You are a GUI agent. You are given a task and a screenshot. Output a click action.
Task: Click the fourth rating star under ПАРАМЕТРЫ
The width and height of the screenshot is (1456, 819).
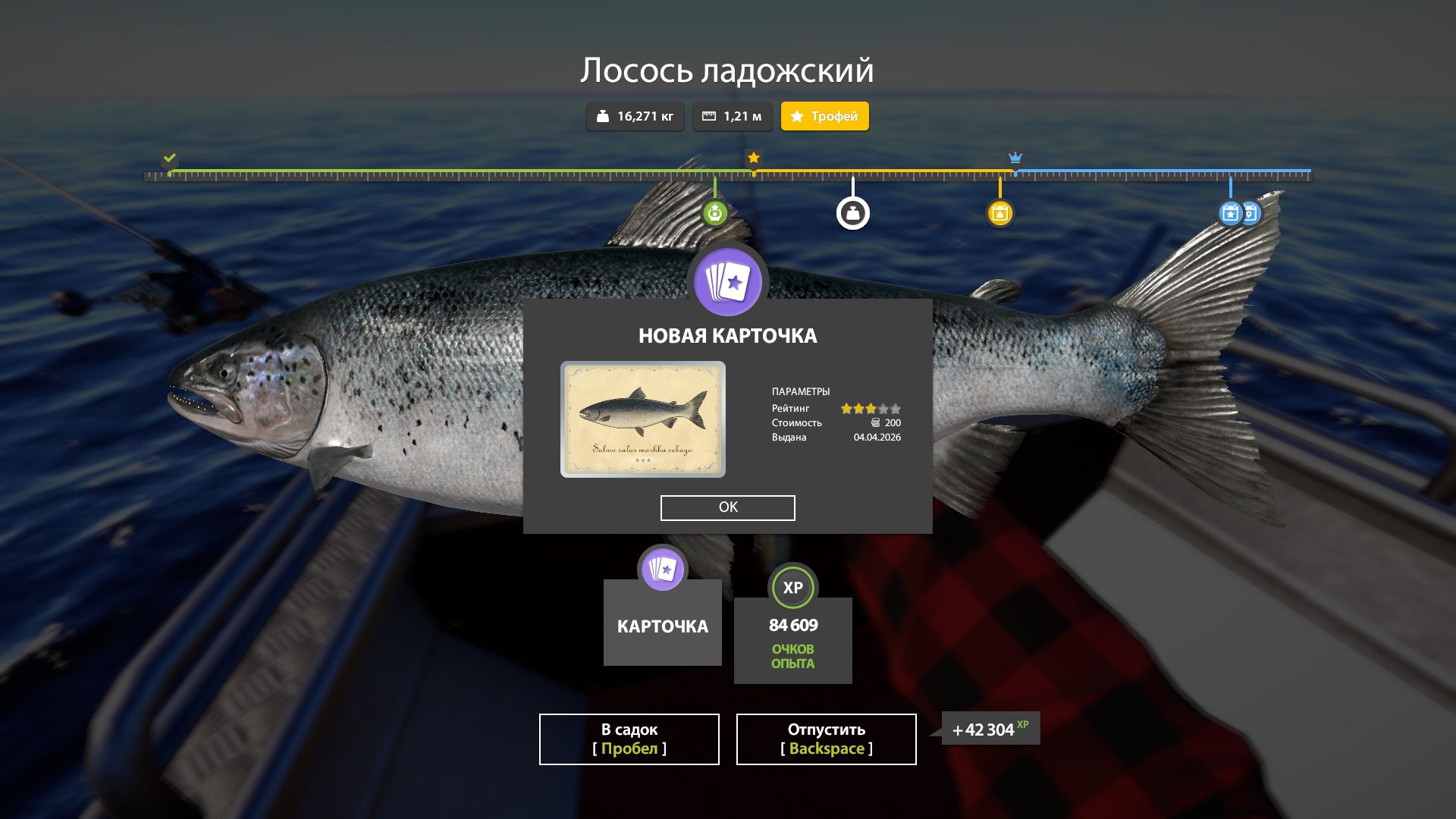coord(882,408)
